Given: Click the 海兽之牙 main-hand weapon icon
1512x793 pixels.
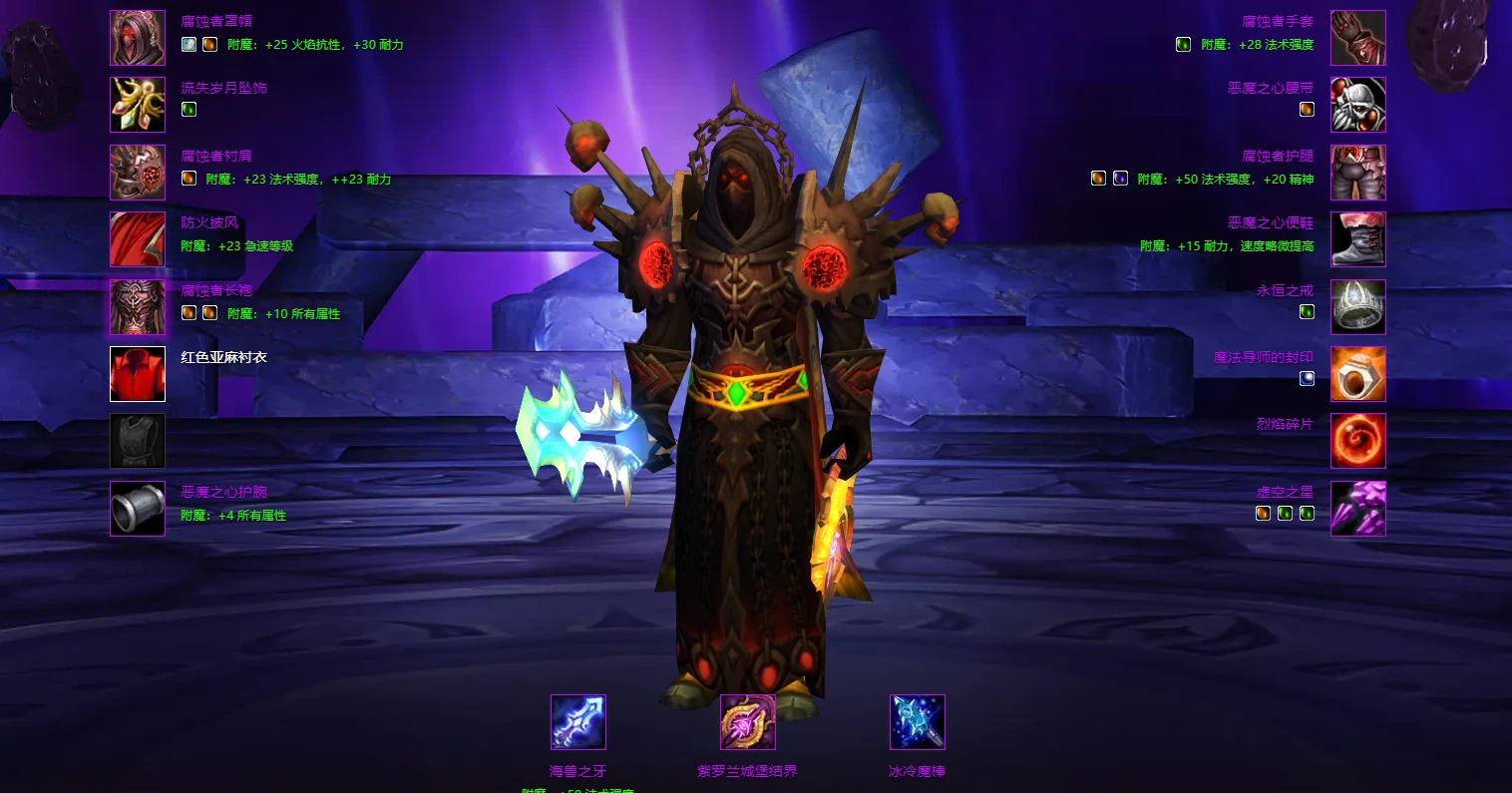Looking at the screenshot, I should pyautogui.click(x=578, y=722).
